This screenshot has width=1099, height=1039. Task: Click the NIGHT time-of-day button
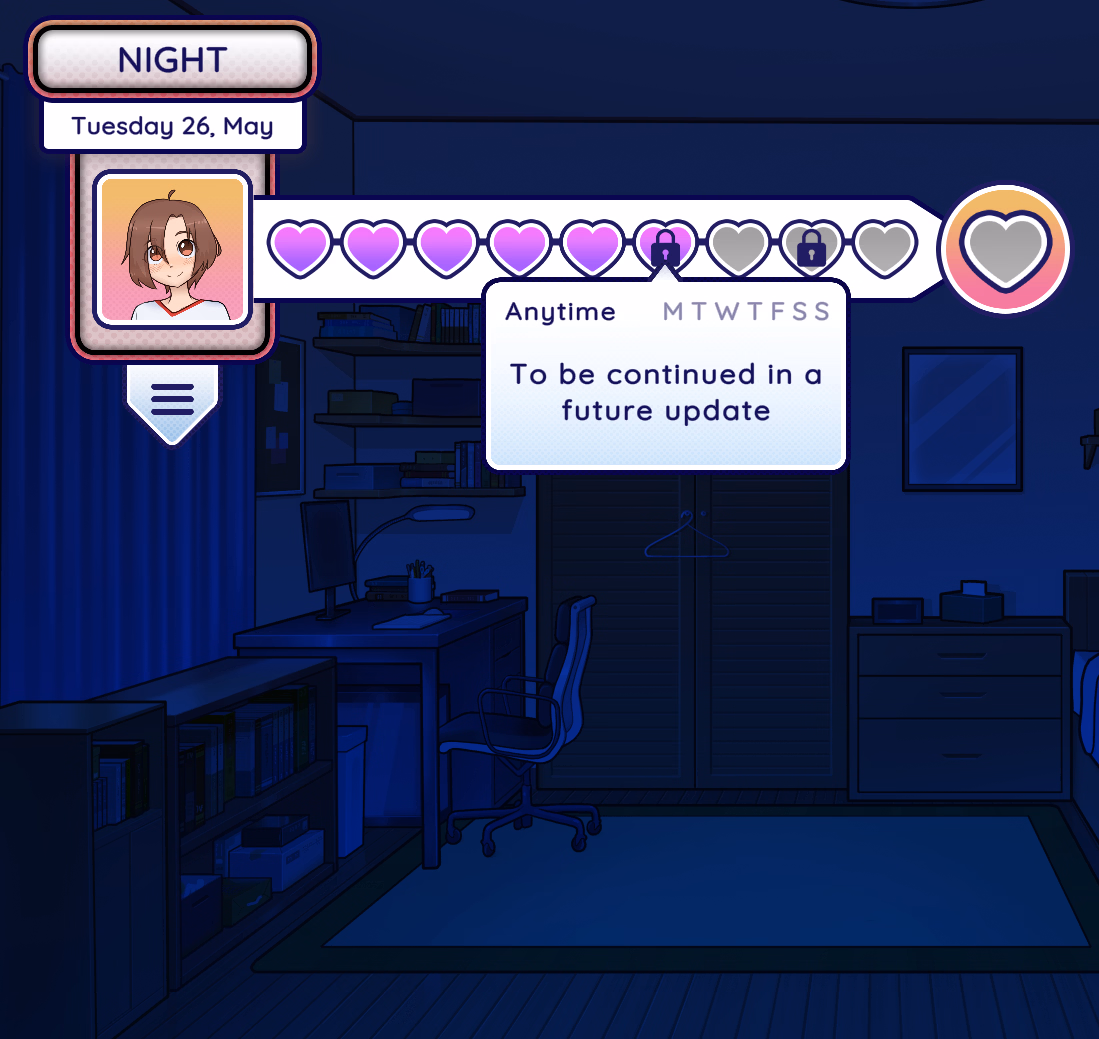(172, 59)
